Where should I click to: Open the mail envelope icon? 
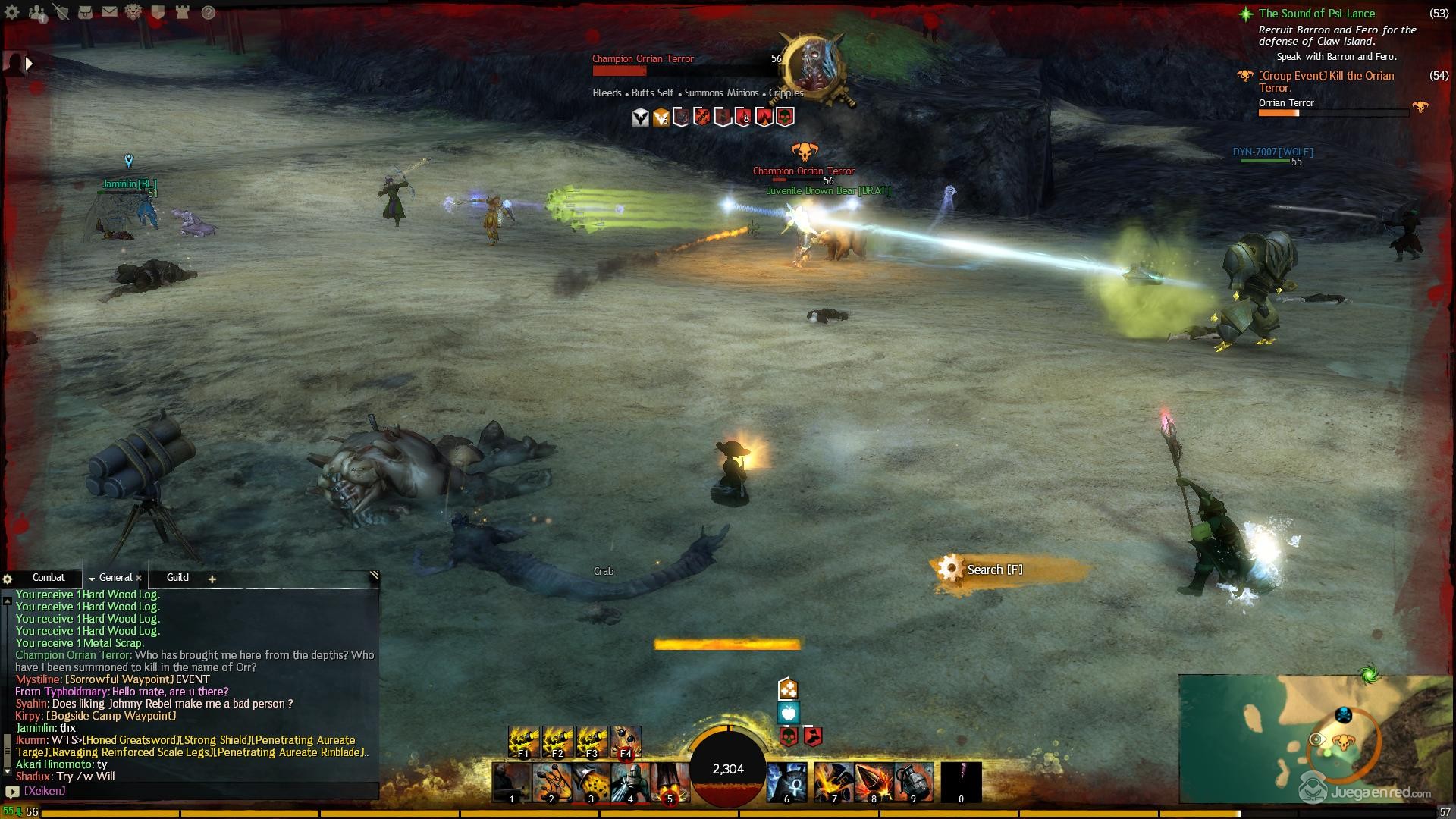pos(109,12)
